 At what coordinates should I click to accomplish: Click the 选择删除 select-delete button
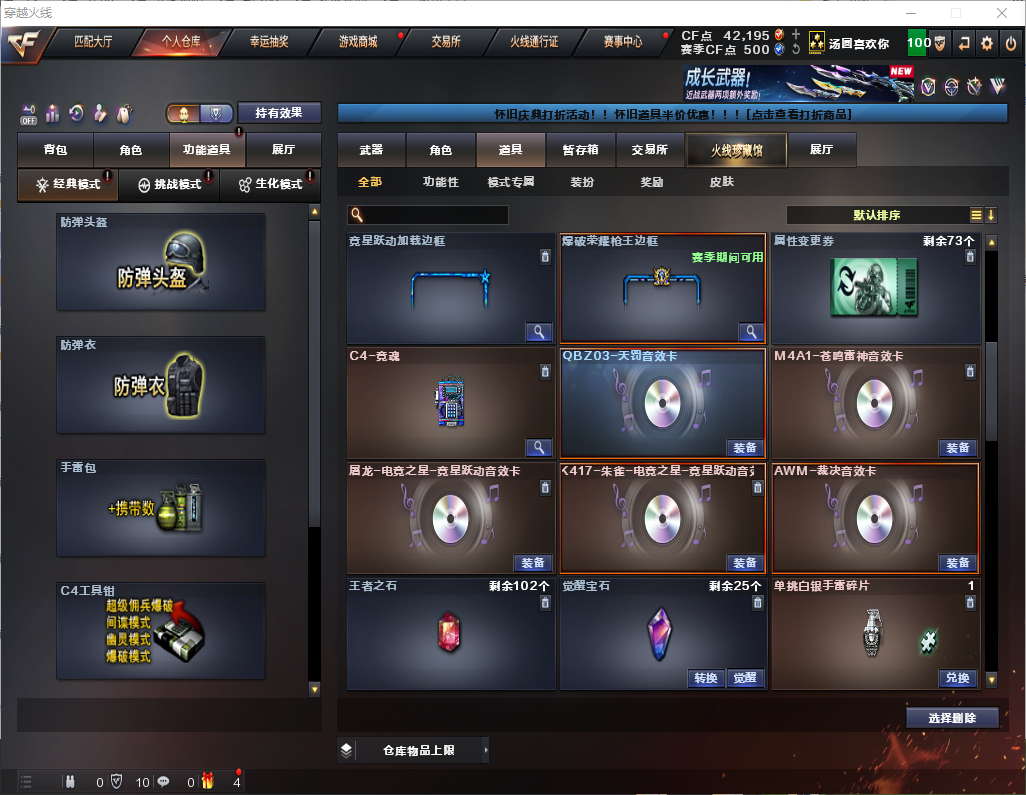point(952,718)
